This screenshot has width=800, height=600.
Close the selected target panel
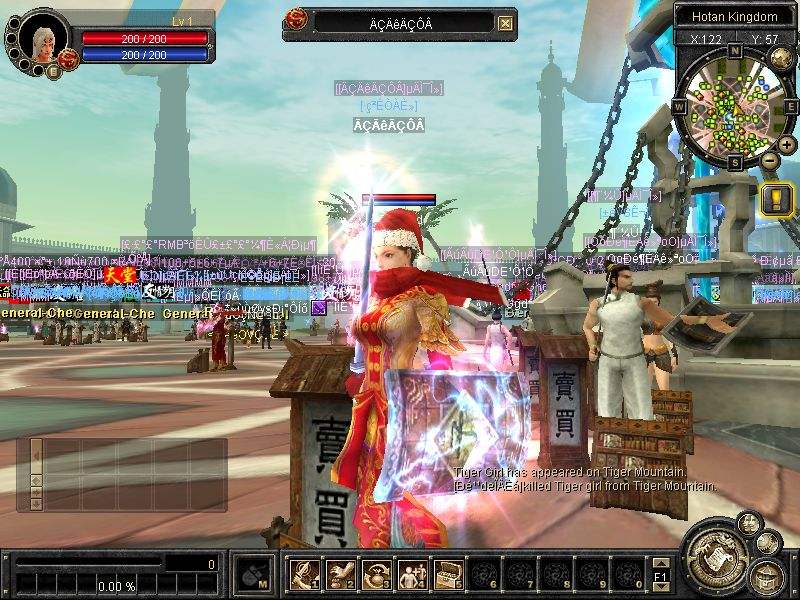click(506, 23)
